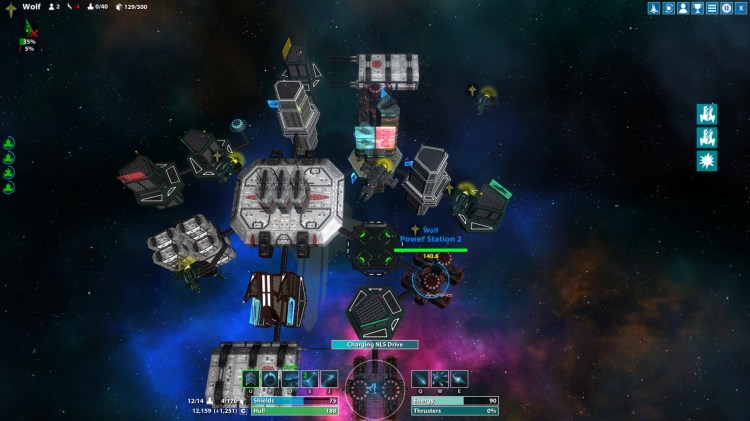Activate the circular arrow ability icon

[x=270, y=378]
